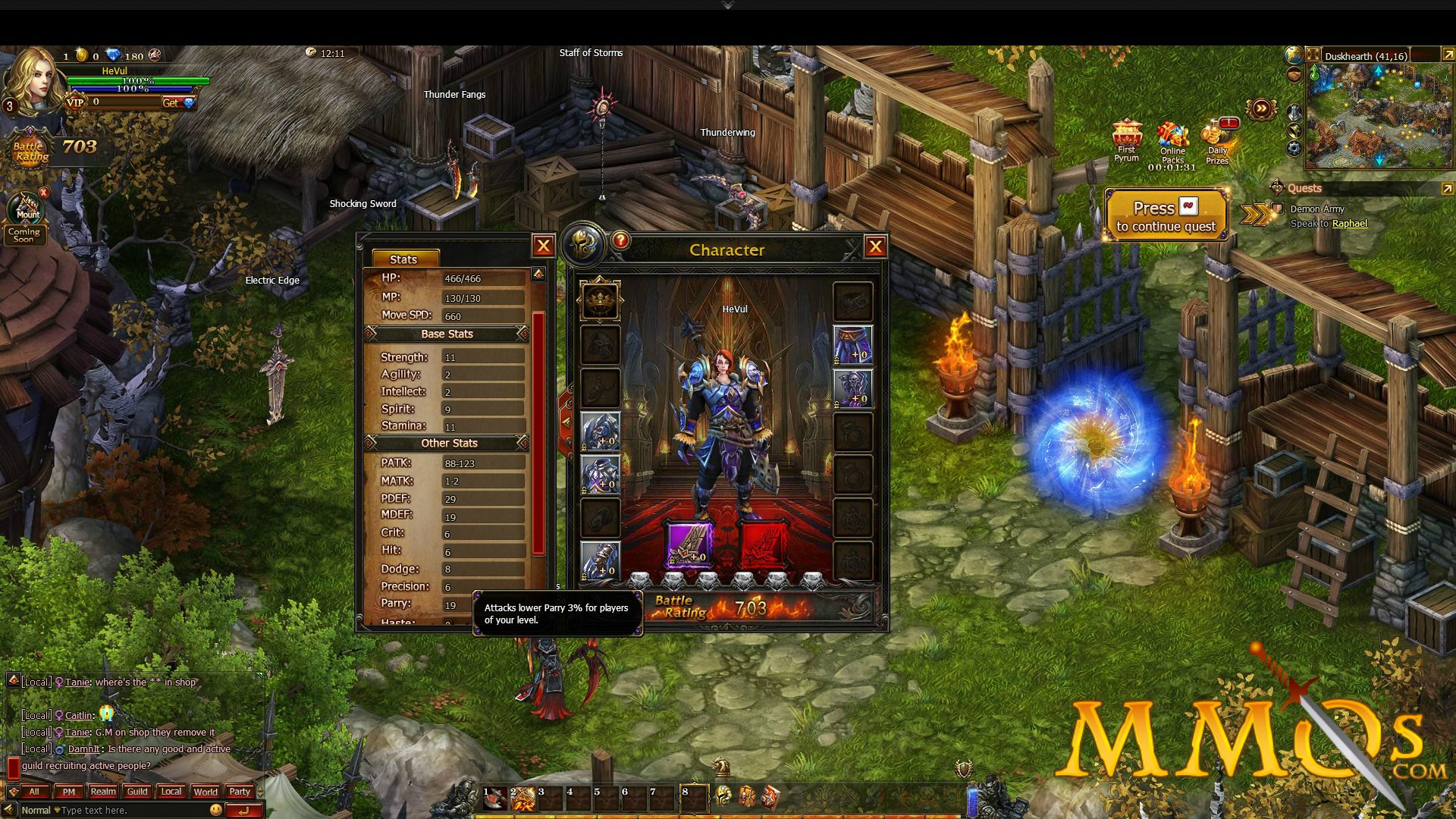Close the Stats panel

(x=543, y=246)
